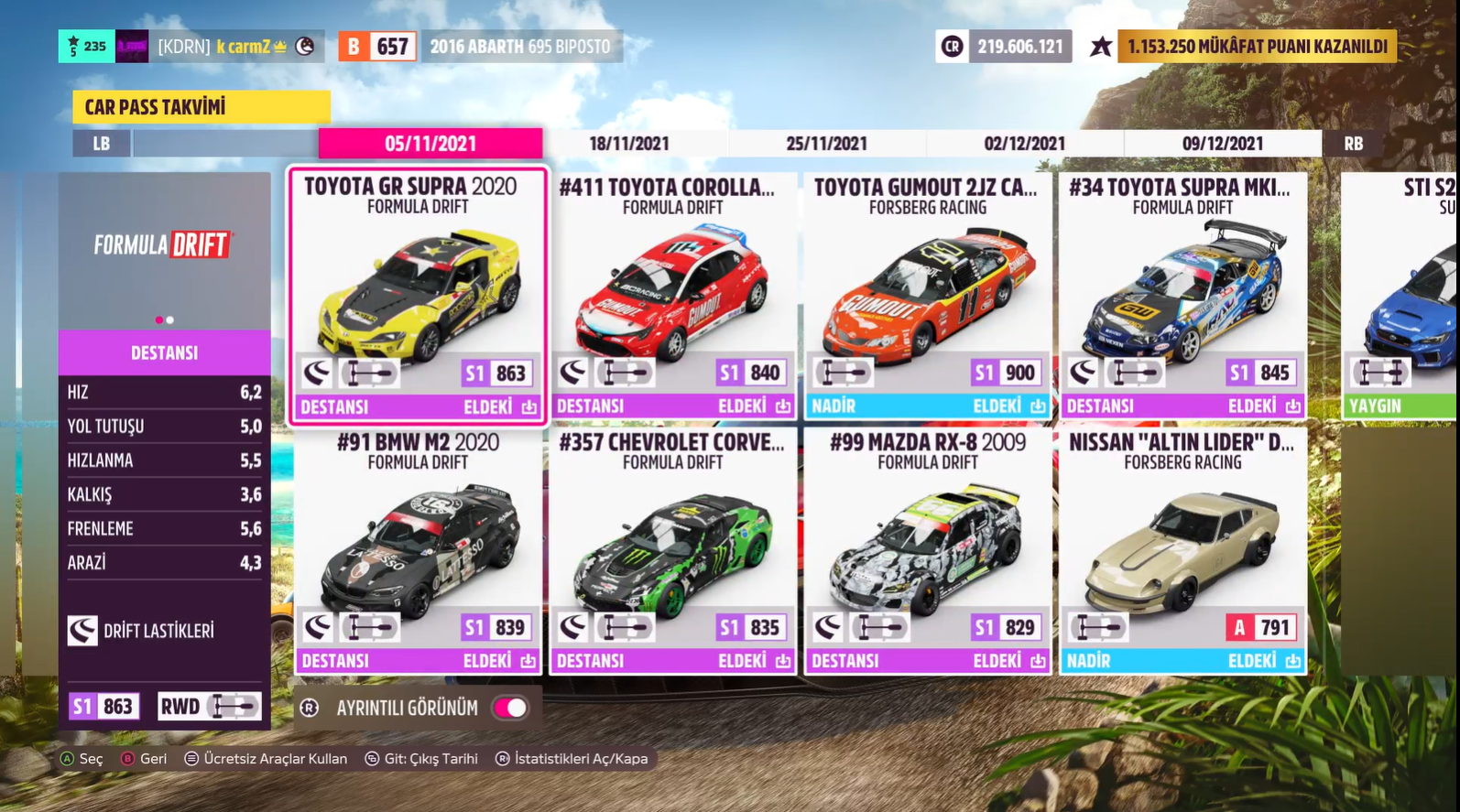Select the #34 Toyota Supra MKIV card

(x=1182, y=296)
